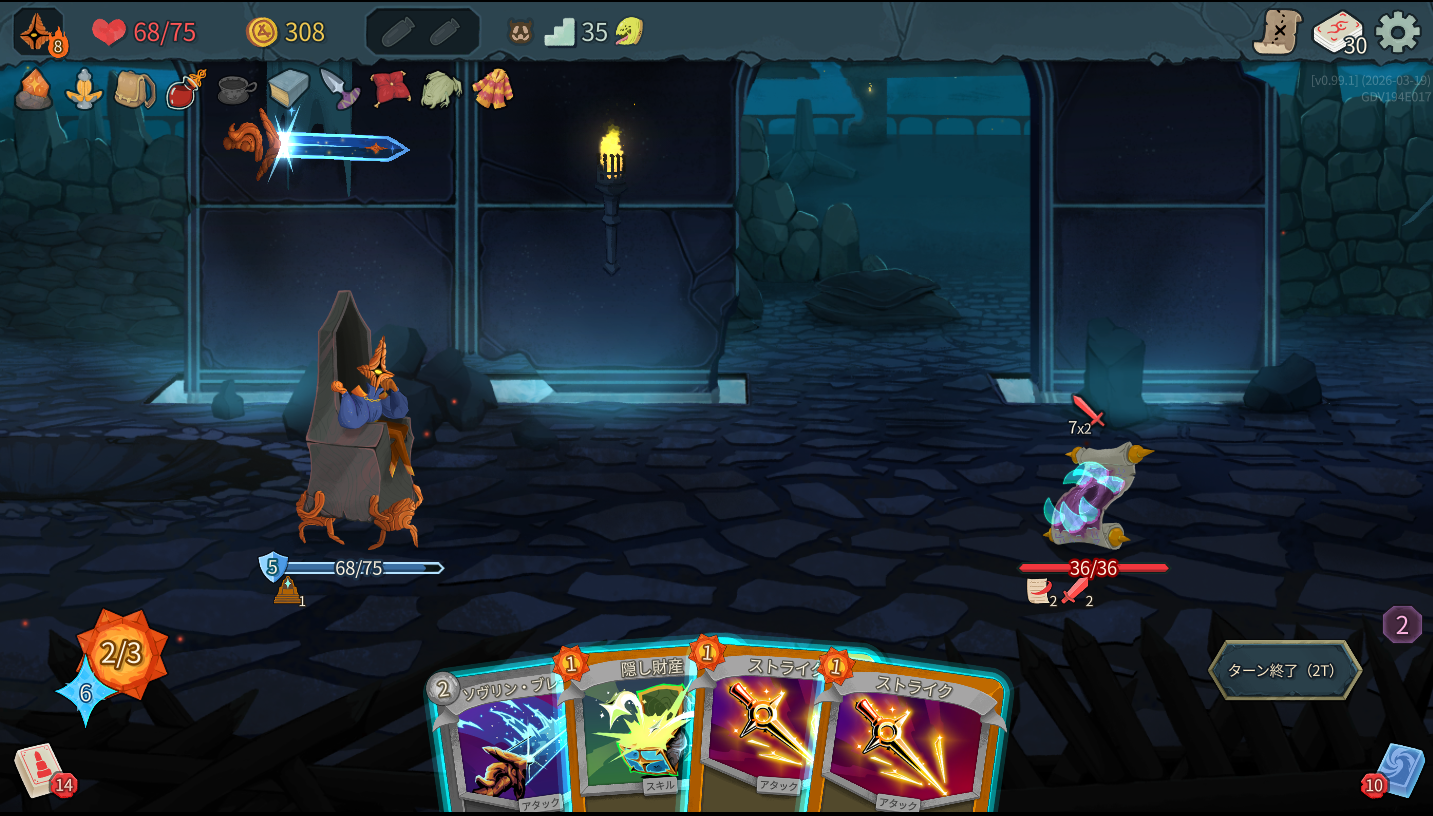Image resolution: width=1433 pixels, height=816 pixels.
Task: Inspect the red pillow relic
Action: (x=390, y=89)
